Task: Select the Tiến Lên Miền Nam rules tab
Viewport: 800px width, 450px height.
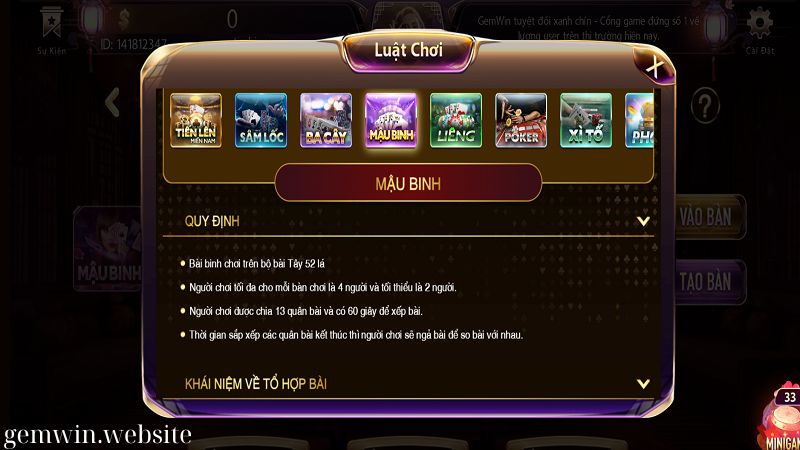Action: point(196,121)
